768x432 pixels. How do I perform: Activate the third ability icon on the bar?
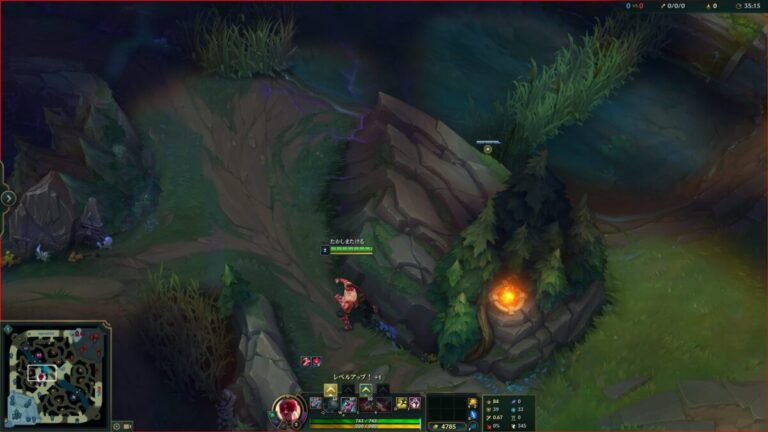coord(366,404)
